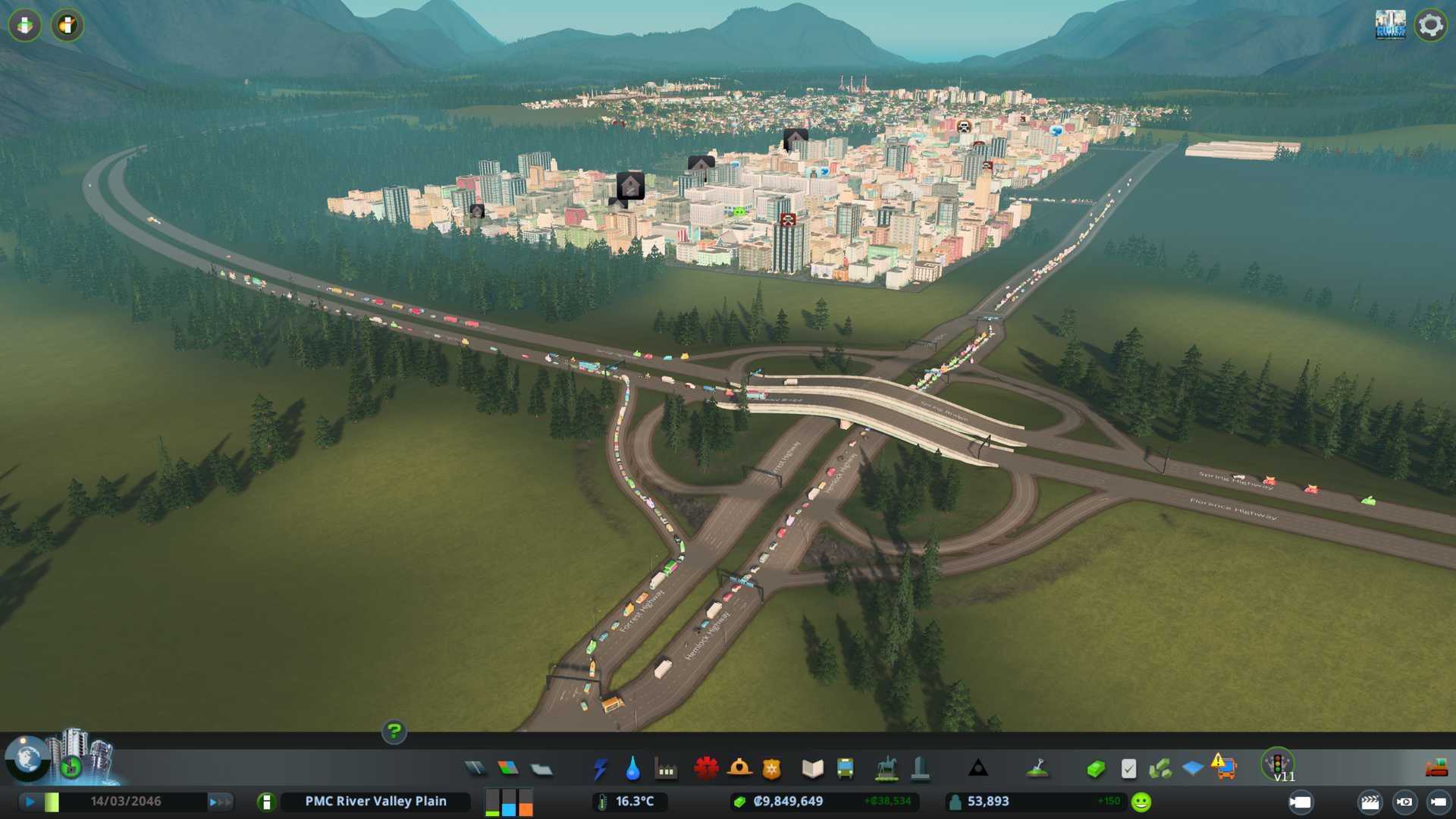Screen dimensions: 1456x819
Task: Open the Education book menu
Action: [812, 769]
